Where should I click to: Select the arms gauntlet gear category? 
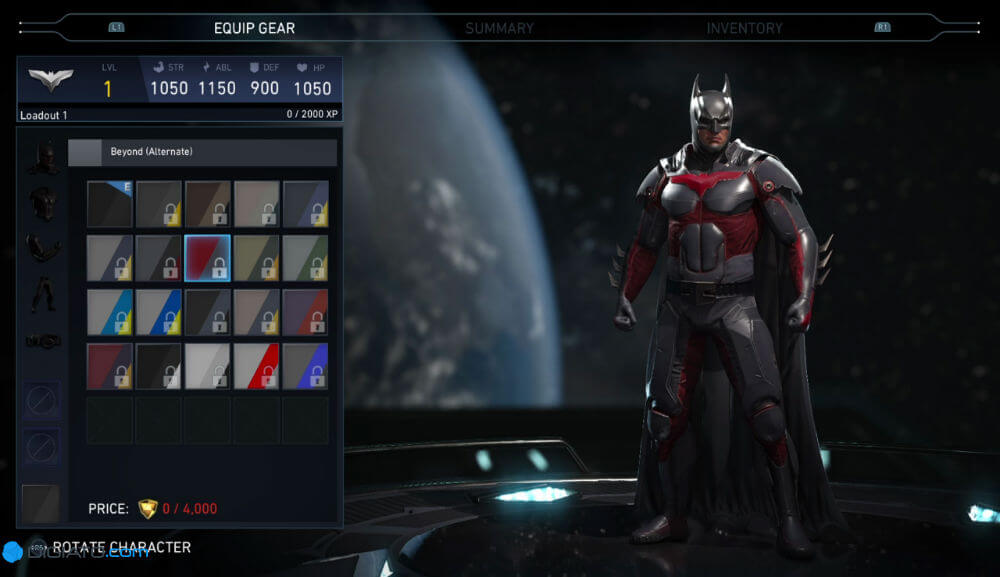(x=42, y=247)
